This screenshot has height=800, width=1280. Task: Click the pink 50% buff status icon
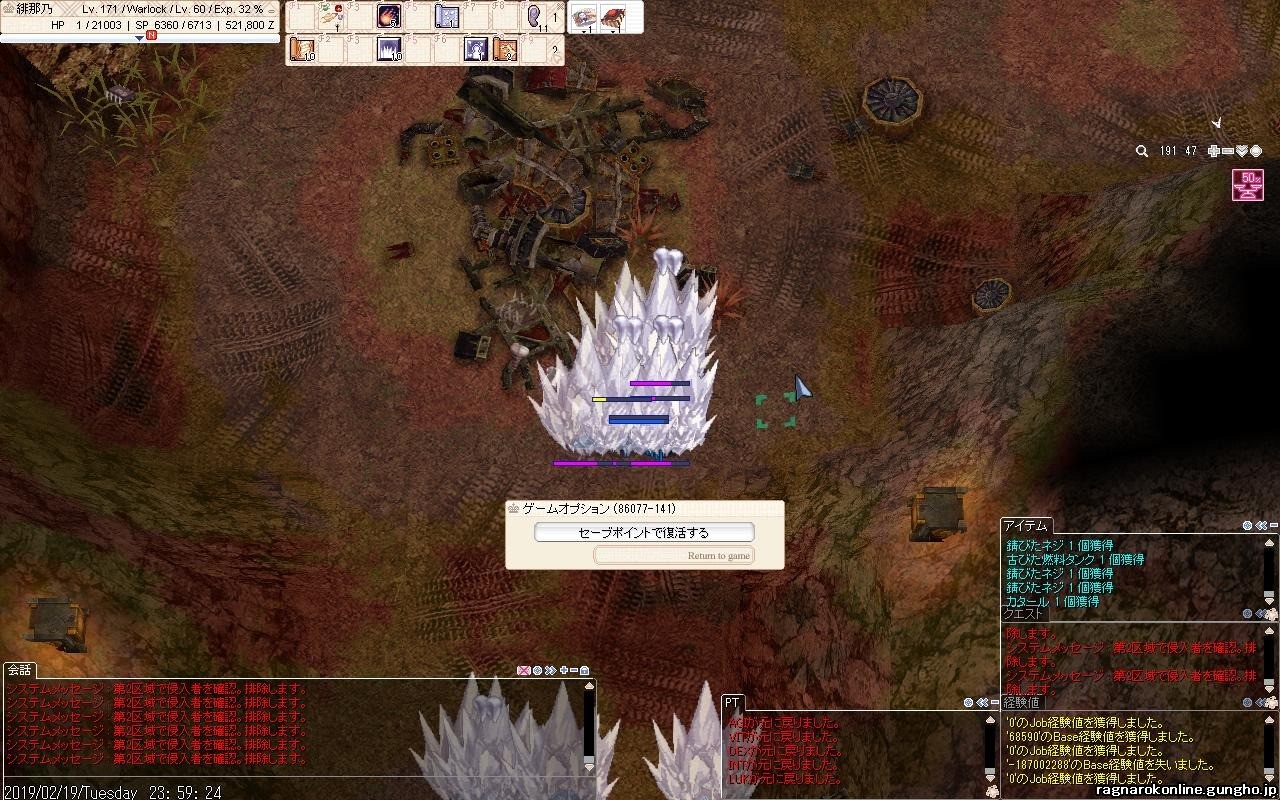click(1247, 185)
